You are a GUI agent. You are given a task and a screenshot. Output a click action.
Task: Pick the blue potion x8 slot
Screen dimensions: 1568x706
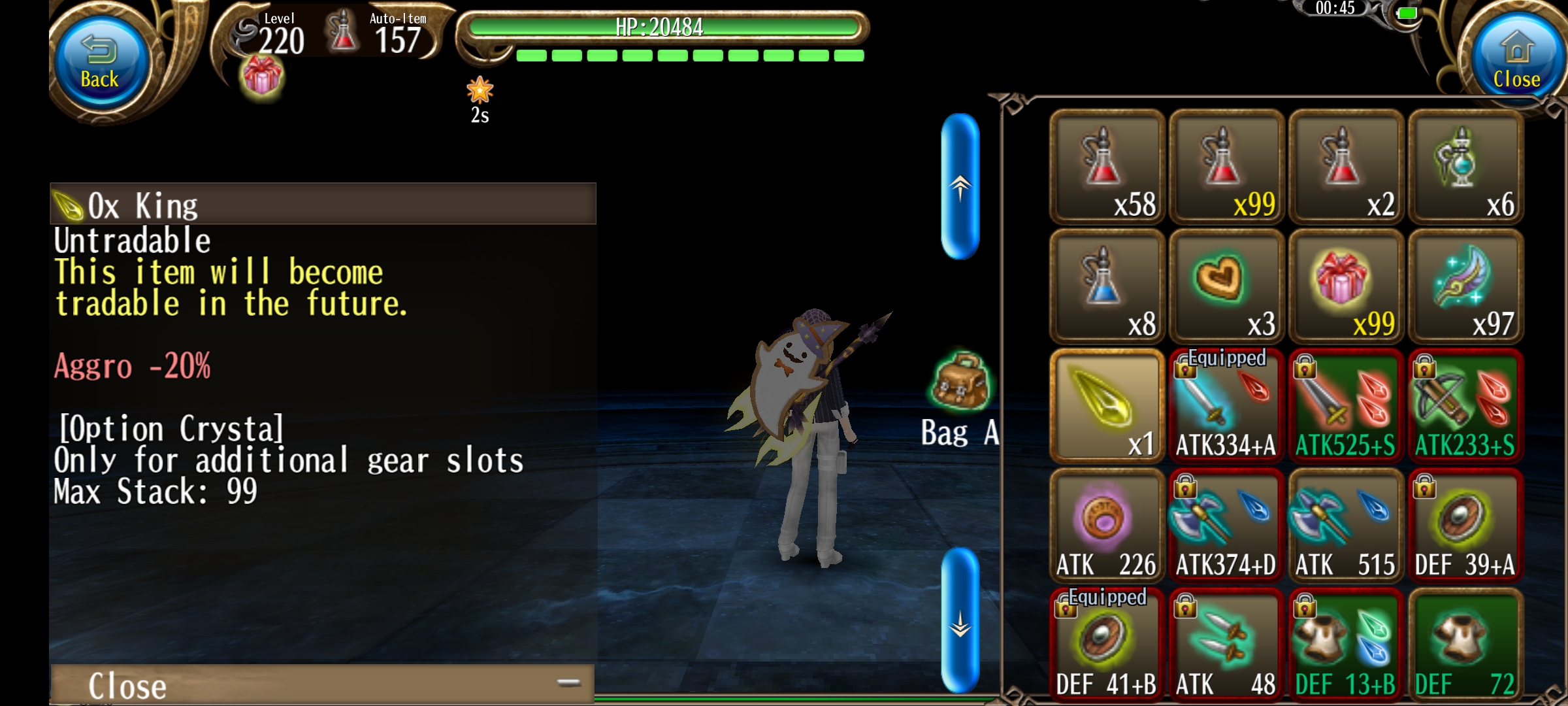coord(1107,286)
